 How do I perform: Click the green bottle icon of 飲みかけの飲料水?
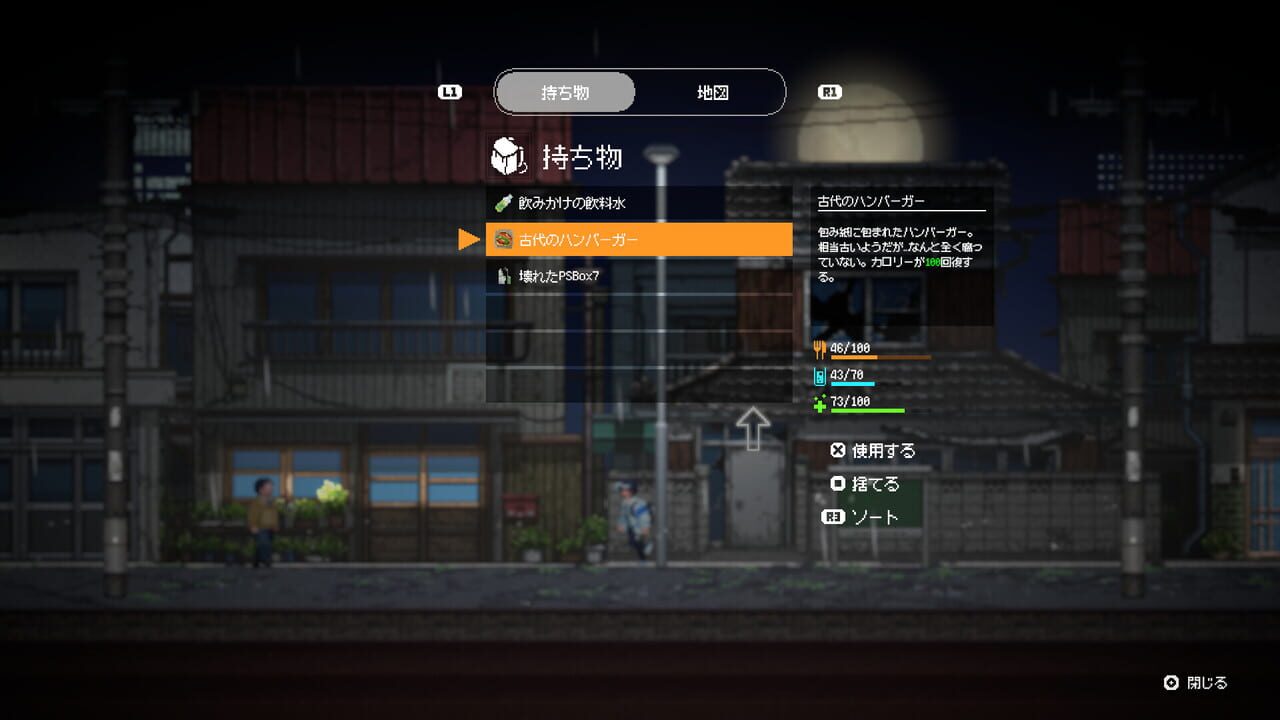(x=501, y=202)
